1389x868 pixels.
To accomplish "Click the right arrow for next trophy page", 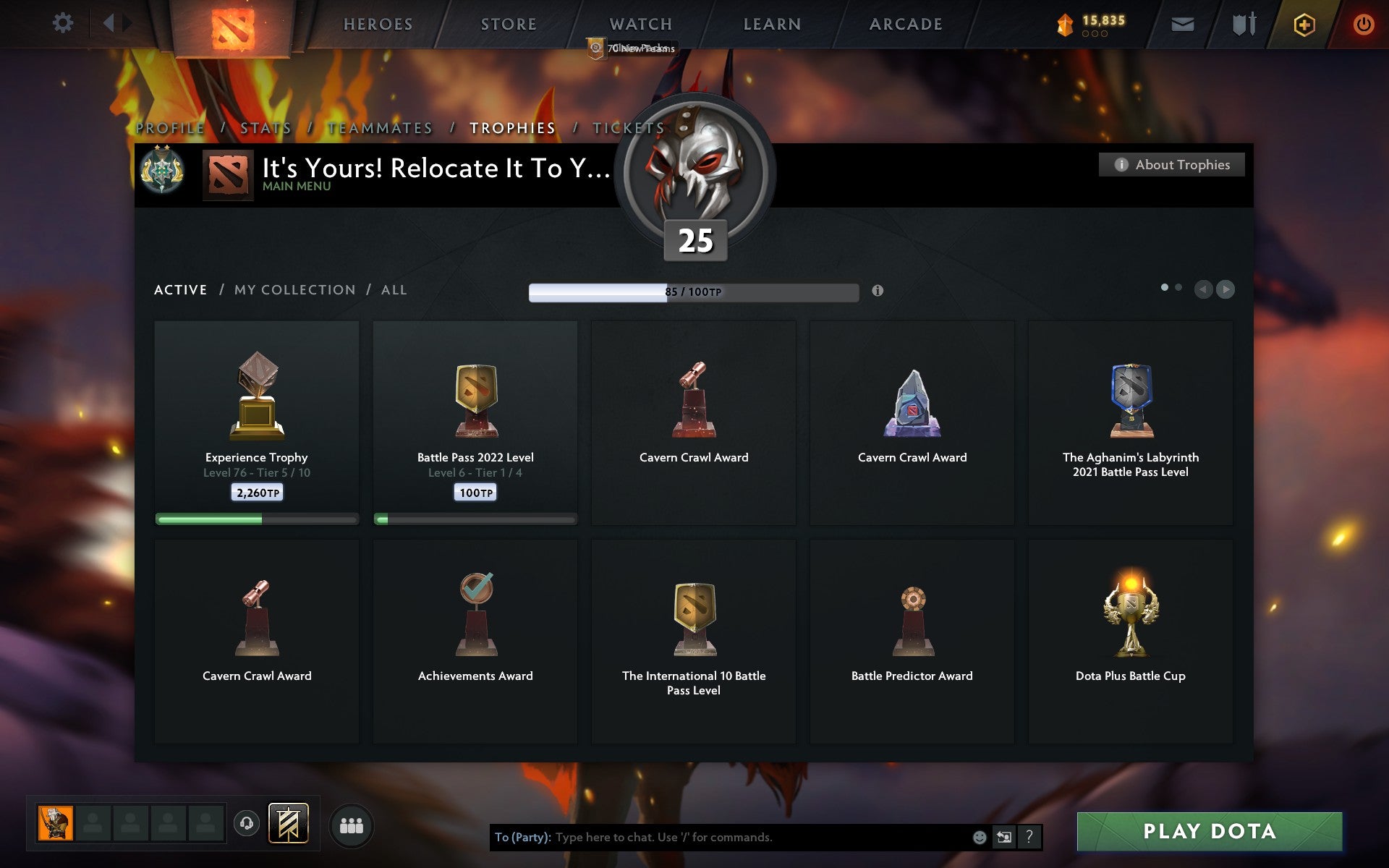I will [1226, 290].
